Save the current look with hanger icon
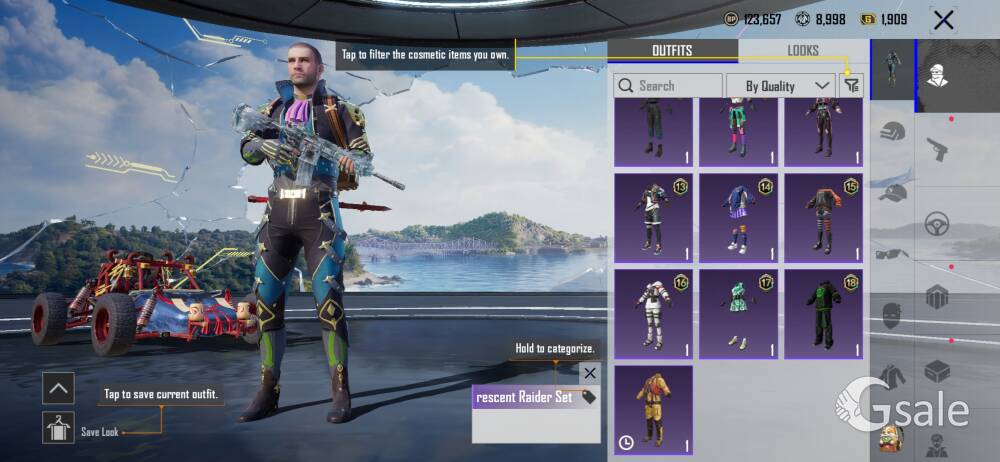Viewport: 1000px width, 462px height. (59, 427)
